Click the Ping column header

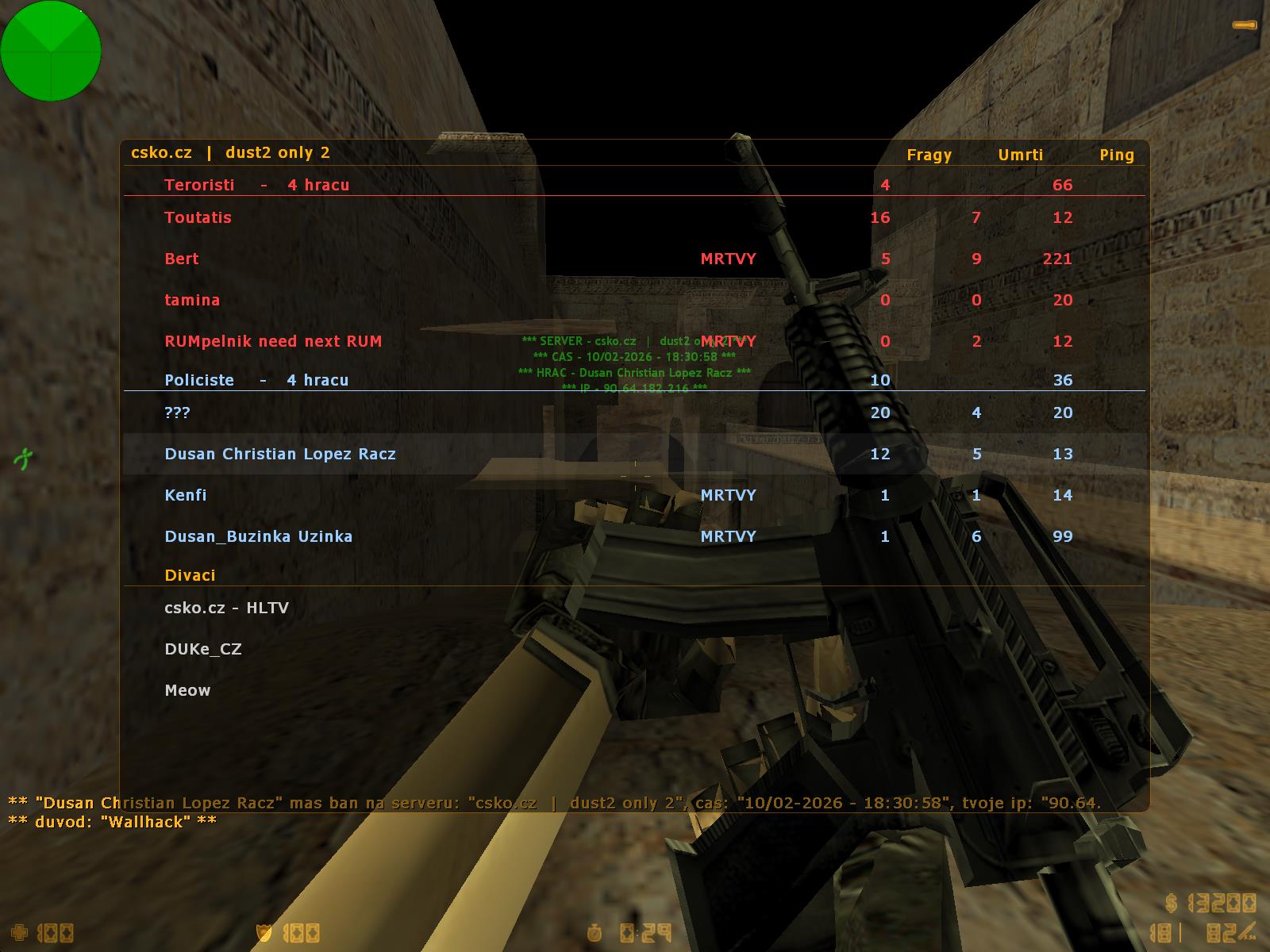(1117, 155)
